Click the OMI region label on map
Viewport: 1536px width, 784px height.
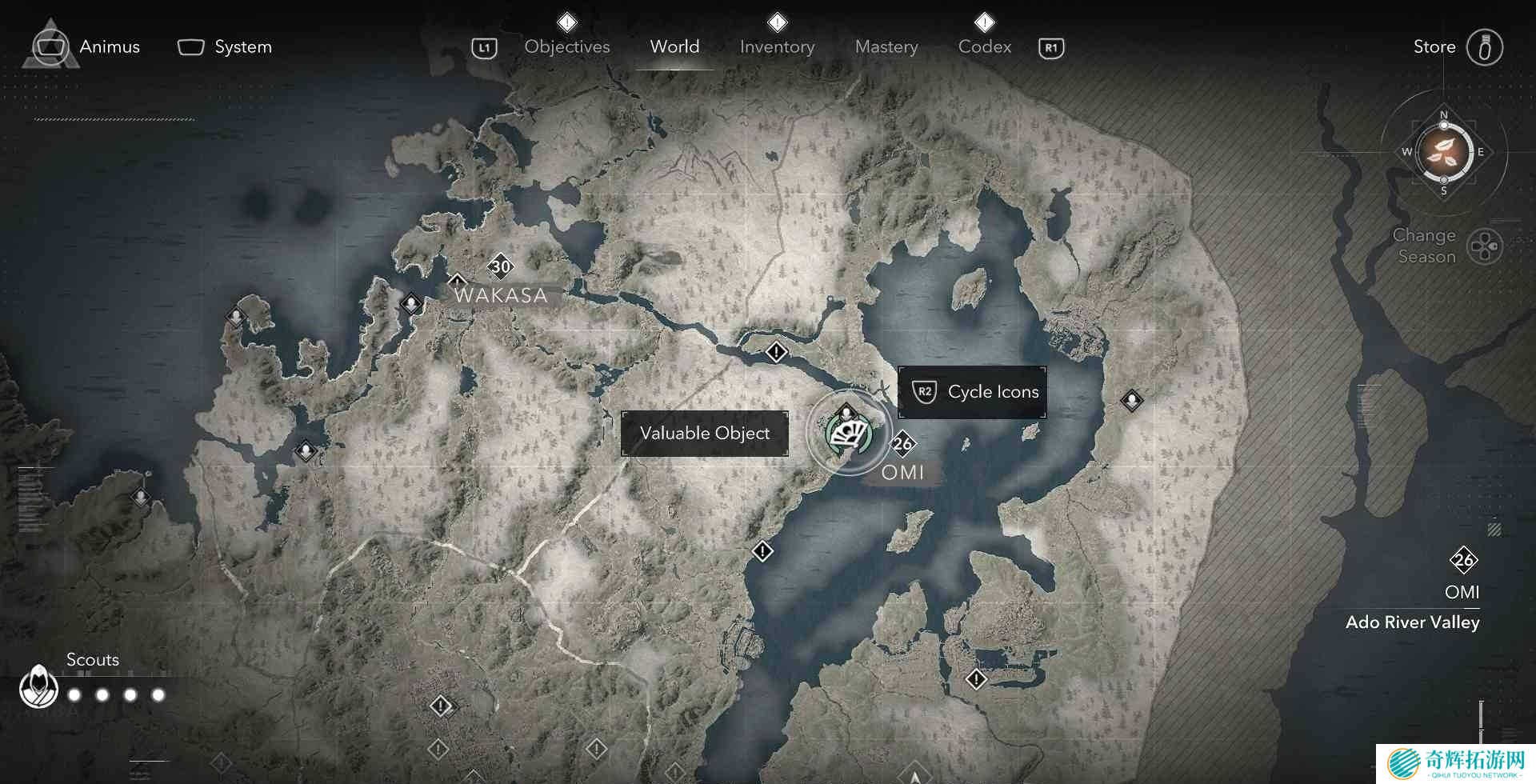[x=902, y=473]
